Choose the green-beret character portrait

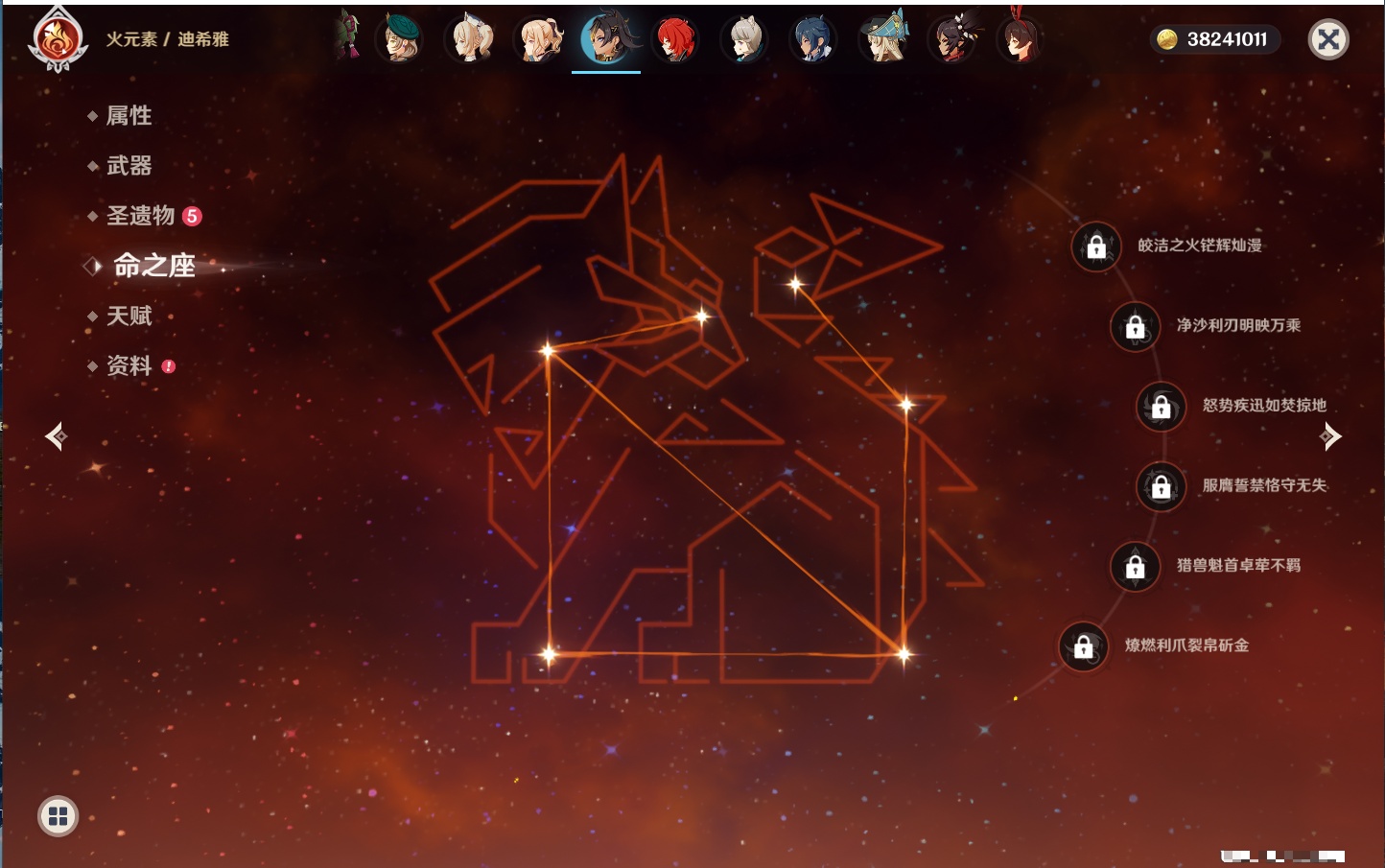[x=400, y=39]
